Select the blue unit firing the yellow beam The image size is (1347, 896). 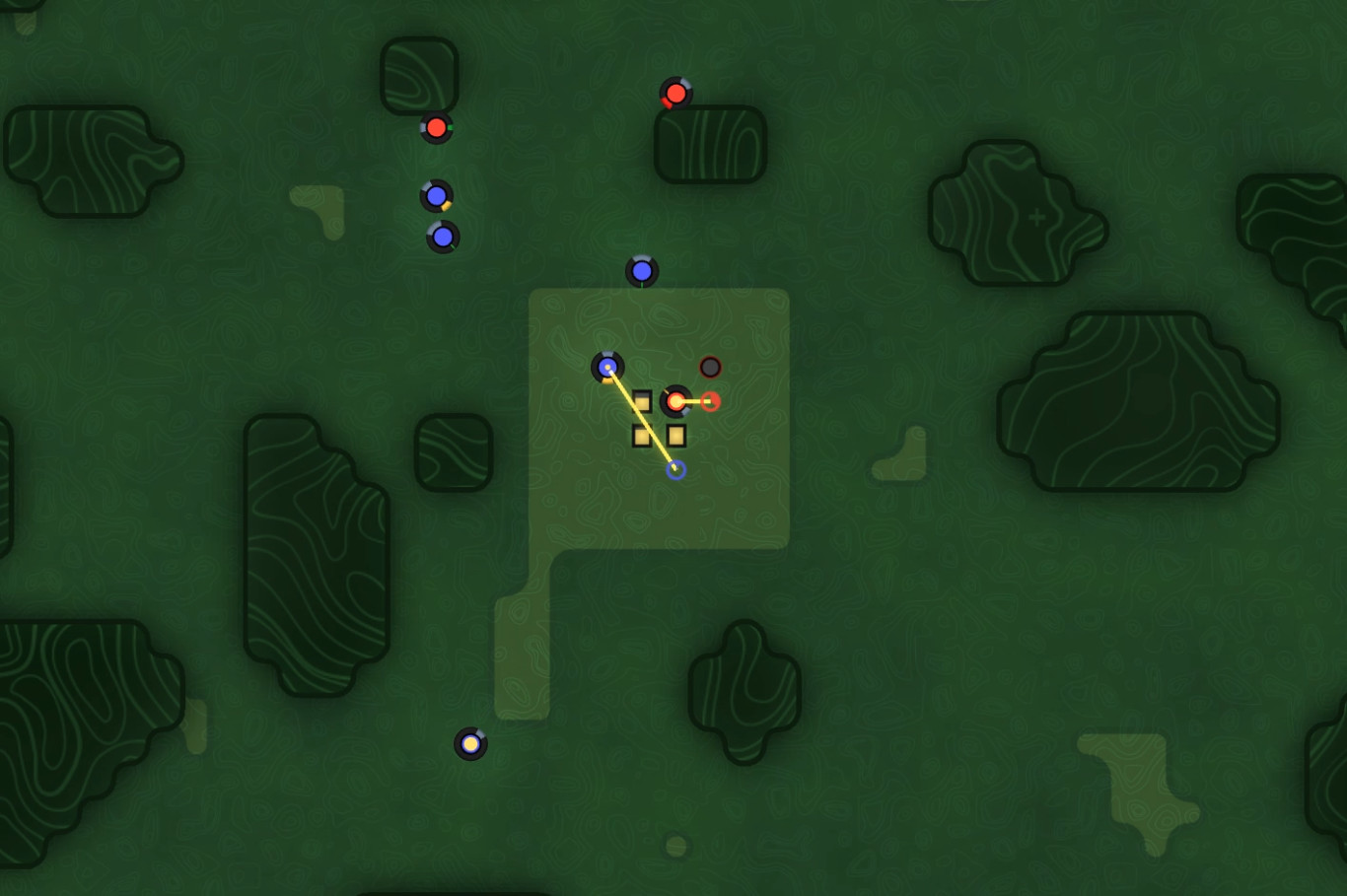pos(607,367)
